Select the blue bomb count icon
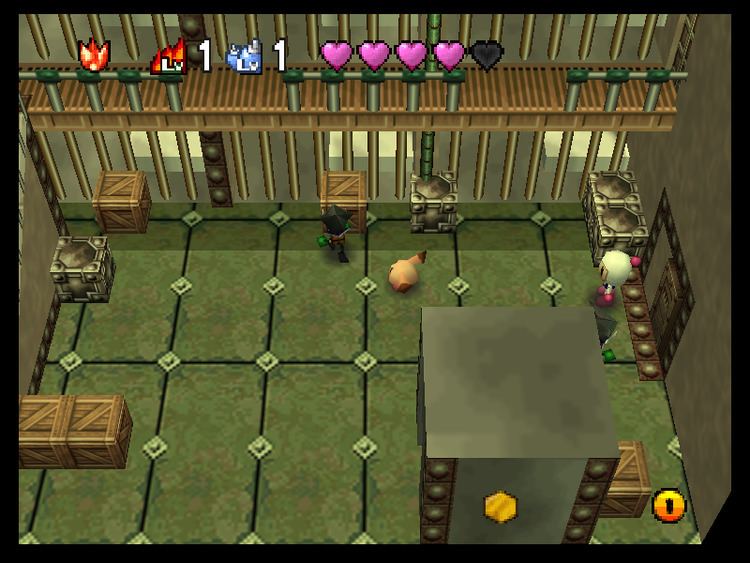The height and width of the screenshot is (563, 750). click(244, 57)
